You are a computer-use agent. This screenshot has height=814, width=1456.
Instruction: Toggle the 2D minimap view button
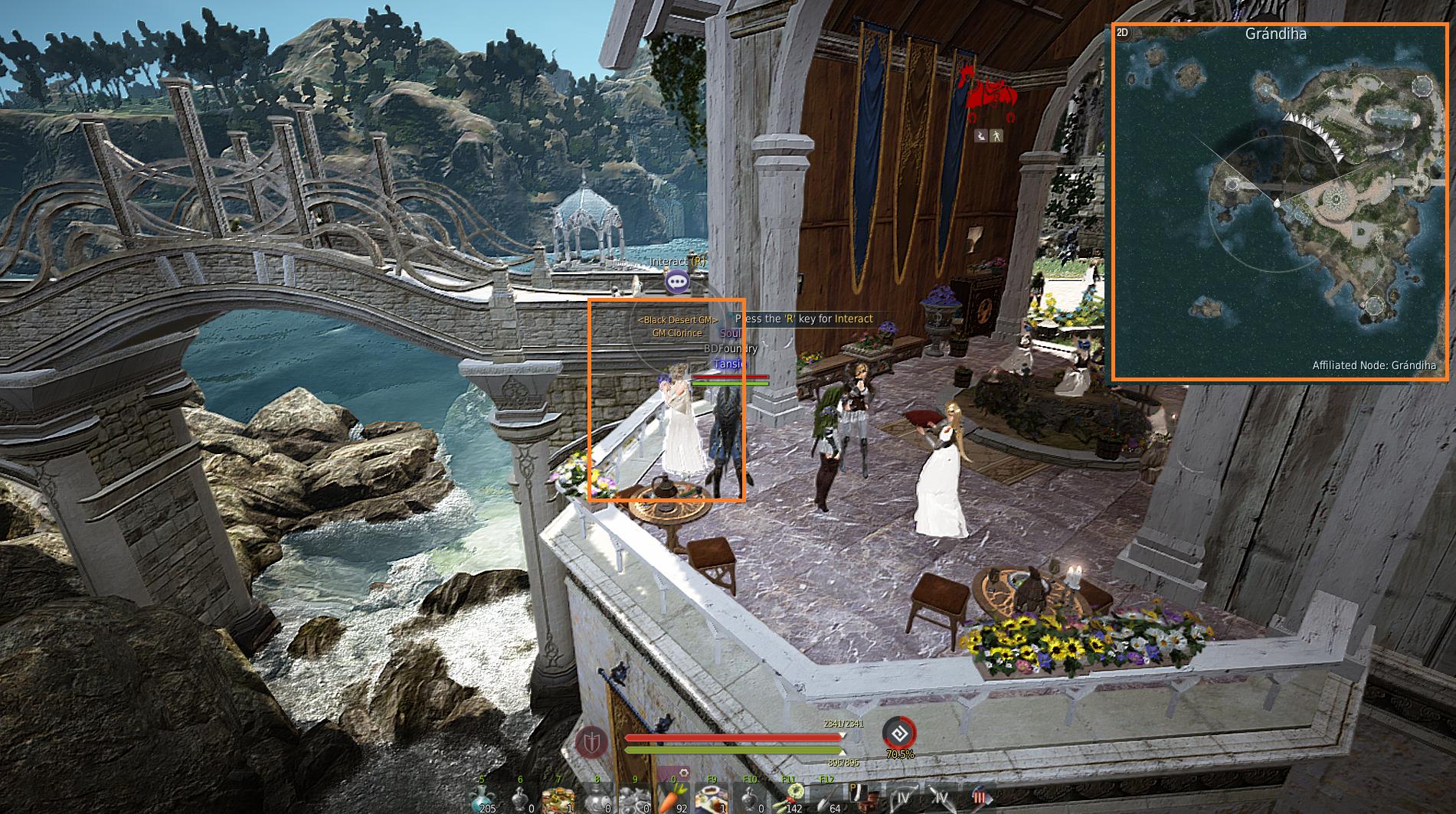pyautogui.click(x=1123, y=33)
